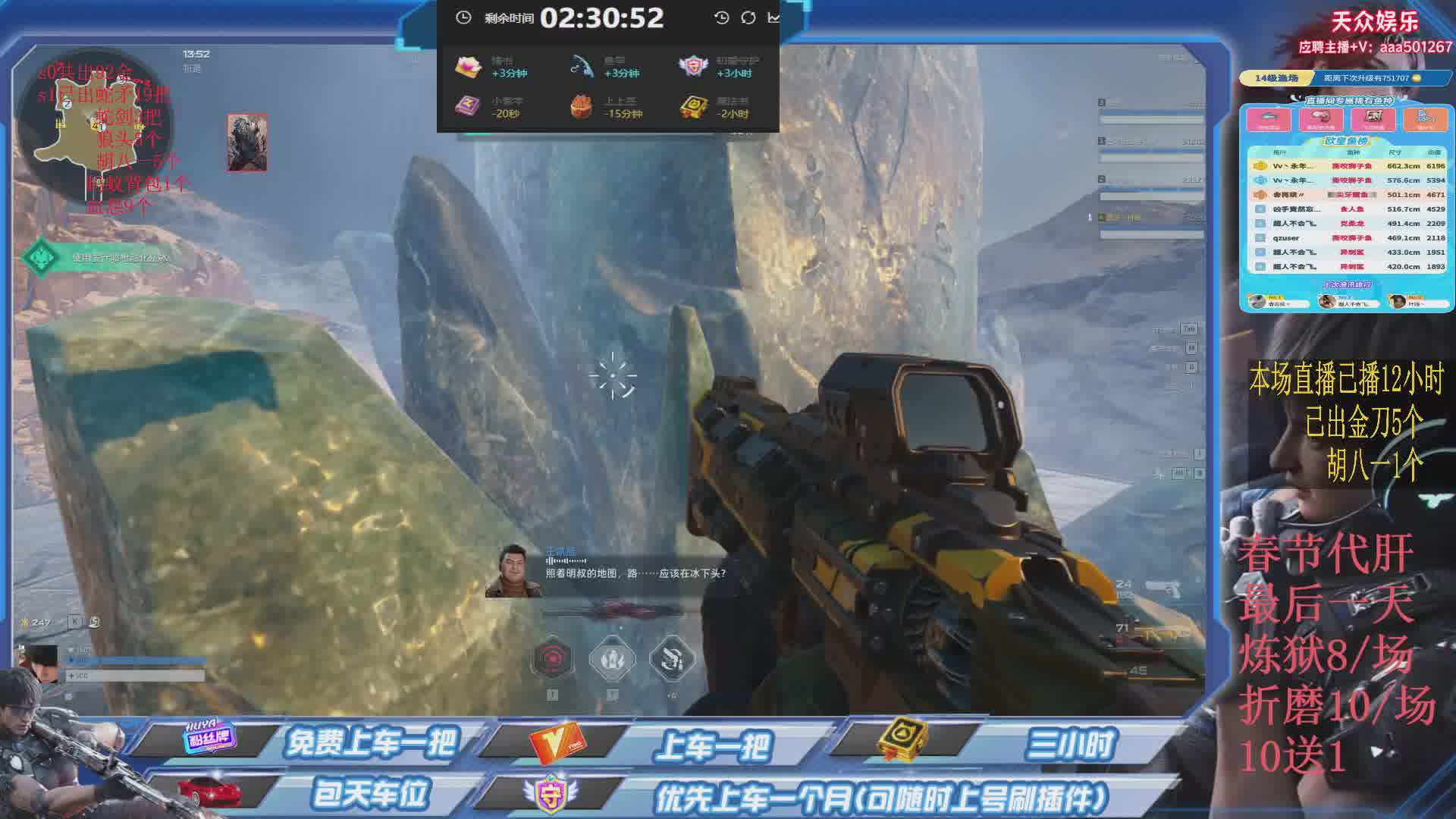Select the orange rare fish tile
Screen dimensions: 1456x819
click(x=1425, y=119)
